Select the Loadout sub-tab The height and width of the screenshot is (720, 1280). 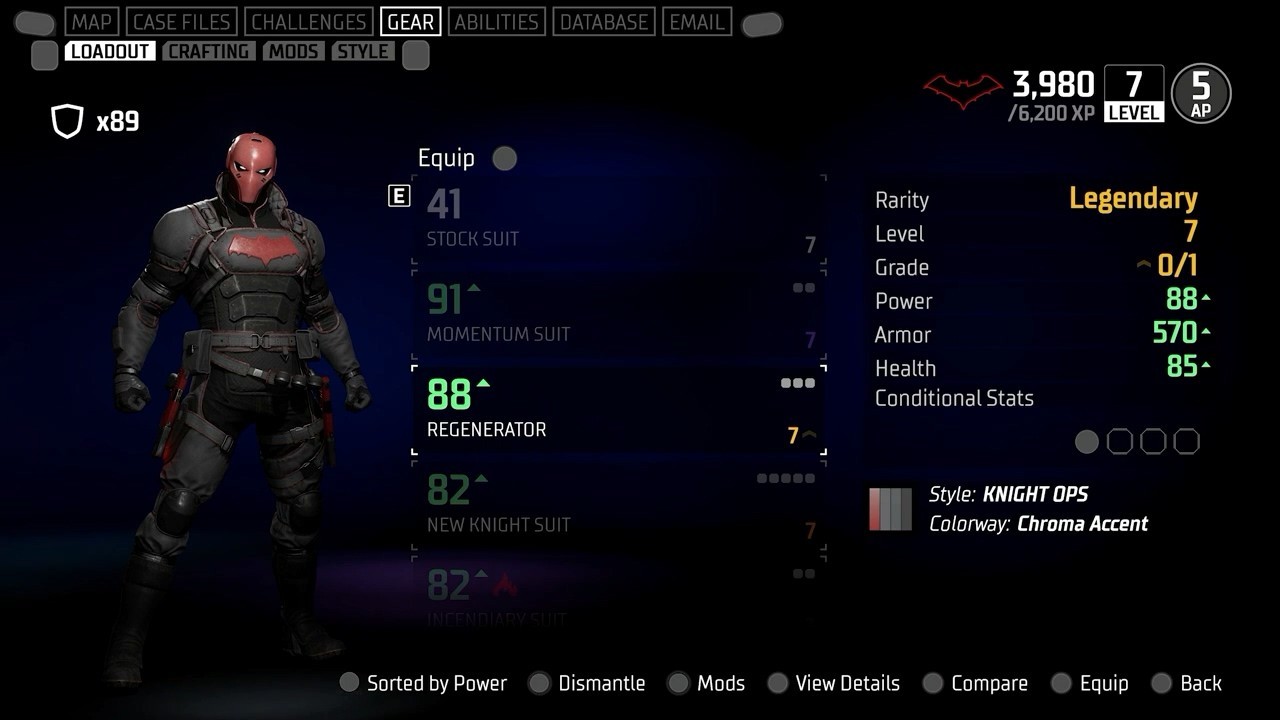pyautogui.click(x=110, y=52)
